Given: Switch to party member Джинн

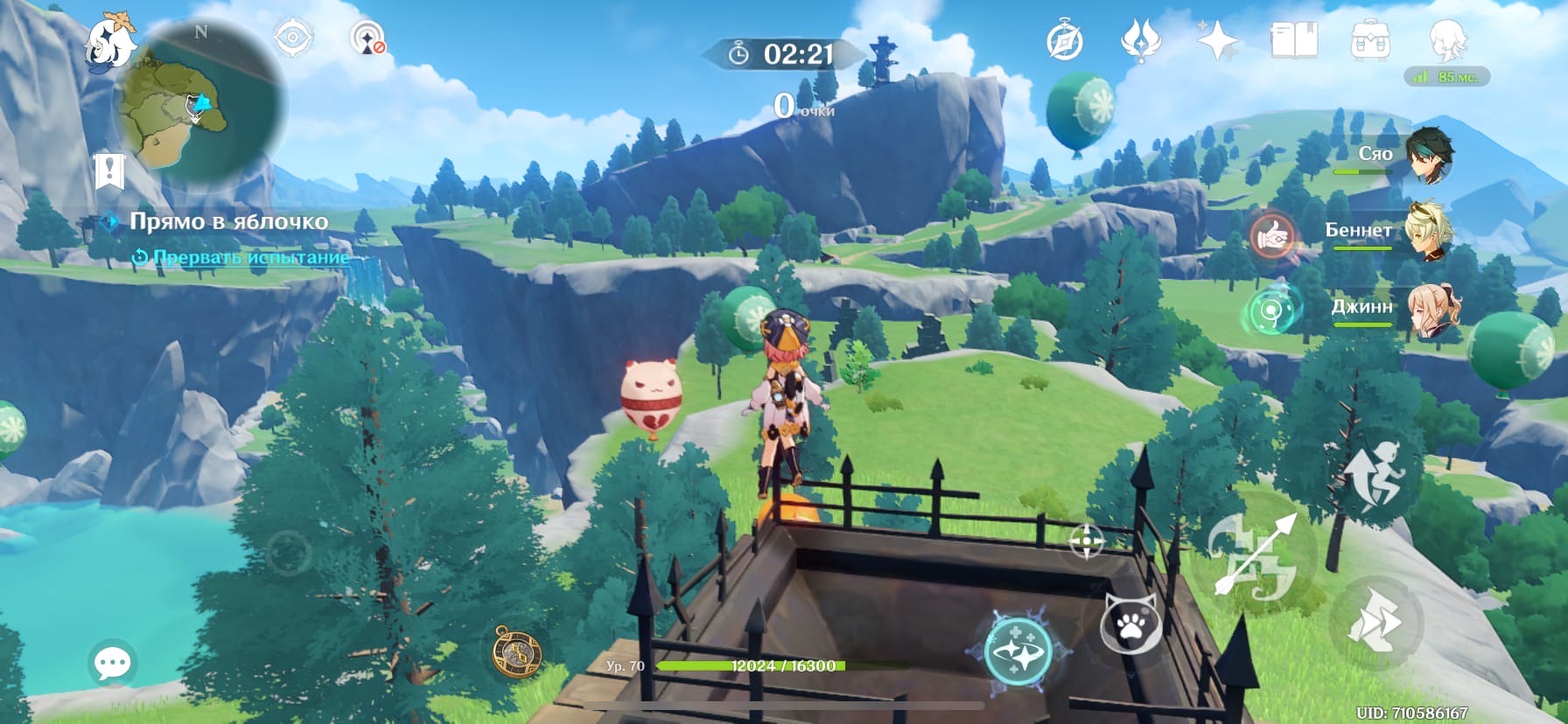Looking at the screenshot, I should [x=1432, y=309].
